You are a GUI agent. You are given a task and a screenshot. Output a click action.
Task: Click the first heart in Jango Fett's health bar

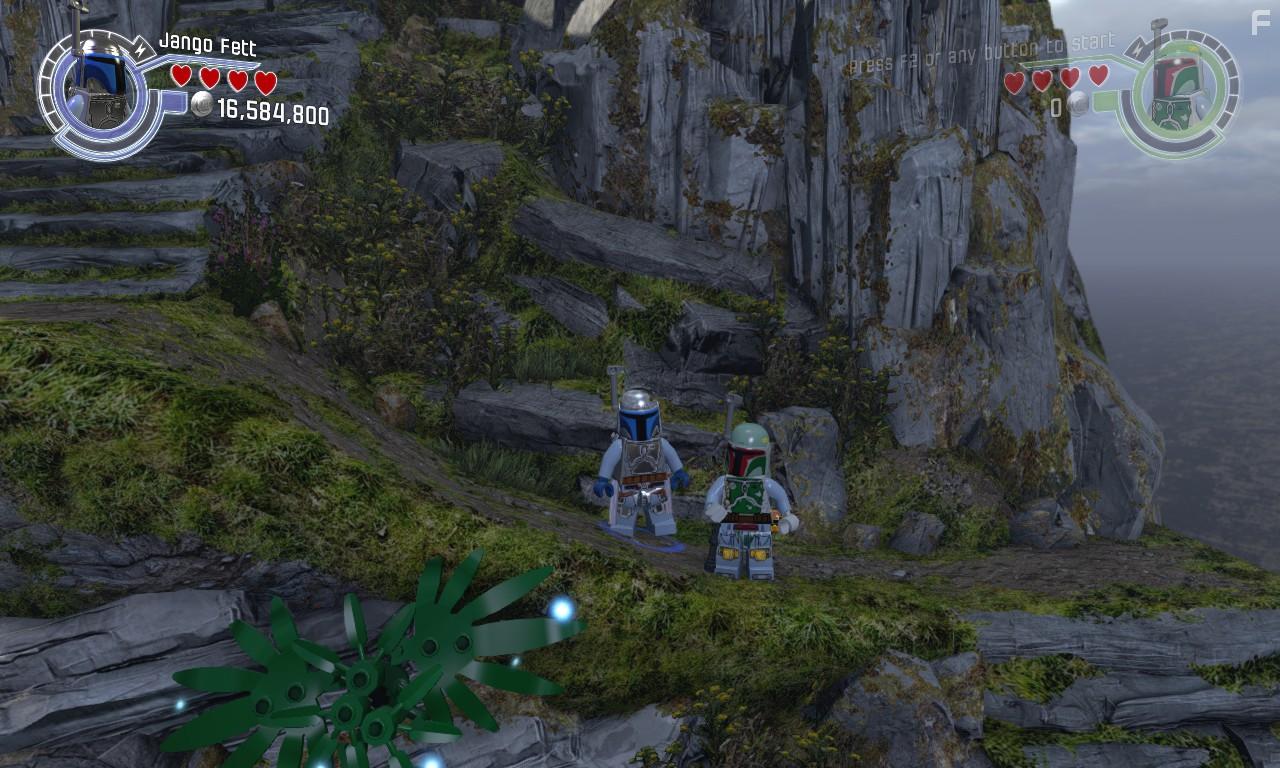(x=181, y=77)
